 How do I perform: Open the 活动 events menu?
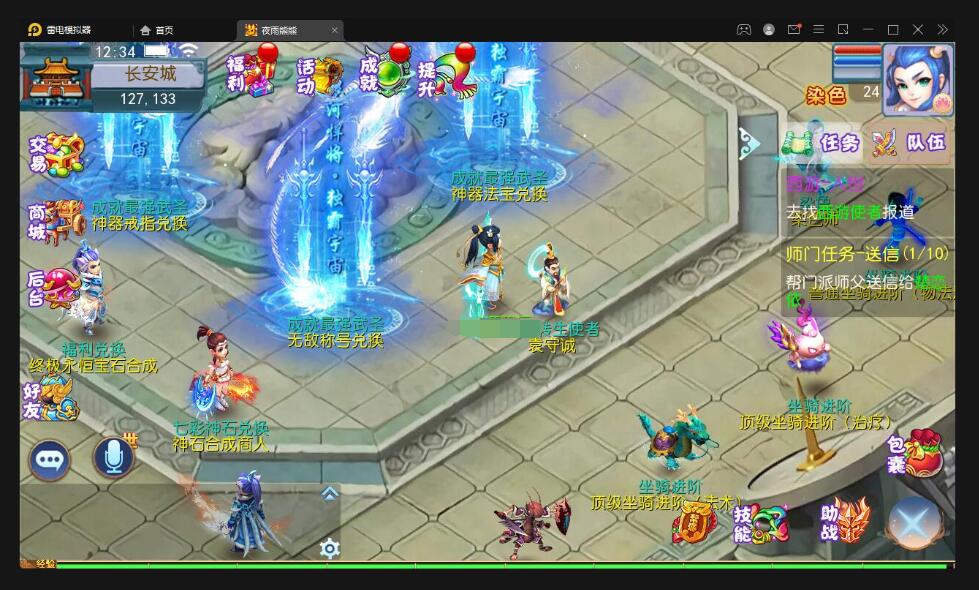tap(320, 74)
